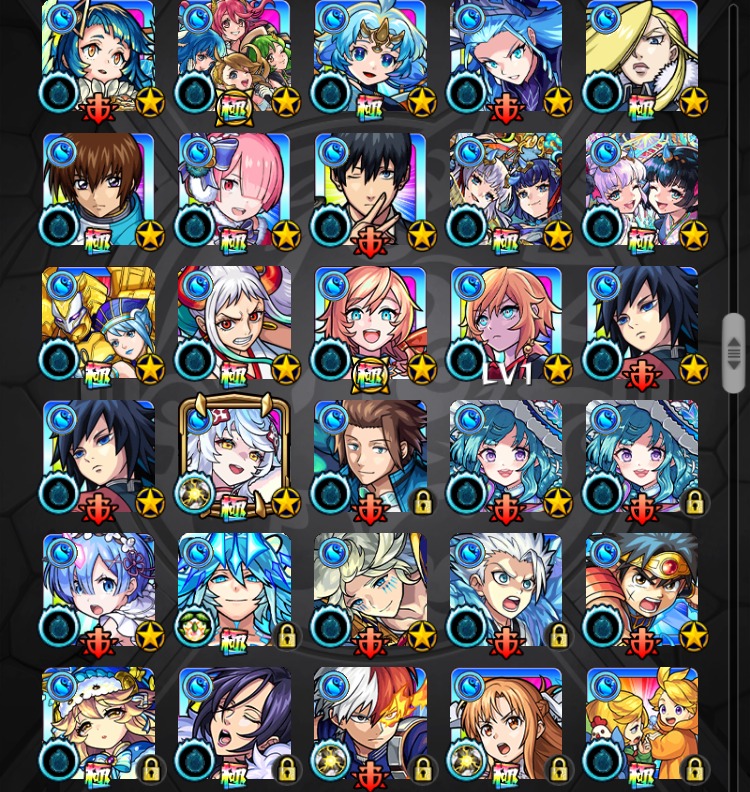Viewport: 750px width, 792px height.
Task: Select the black-haired winking man making peace sign
Action: 371,190
